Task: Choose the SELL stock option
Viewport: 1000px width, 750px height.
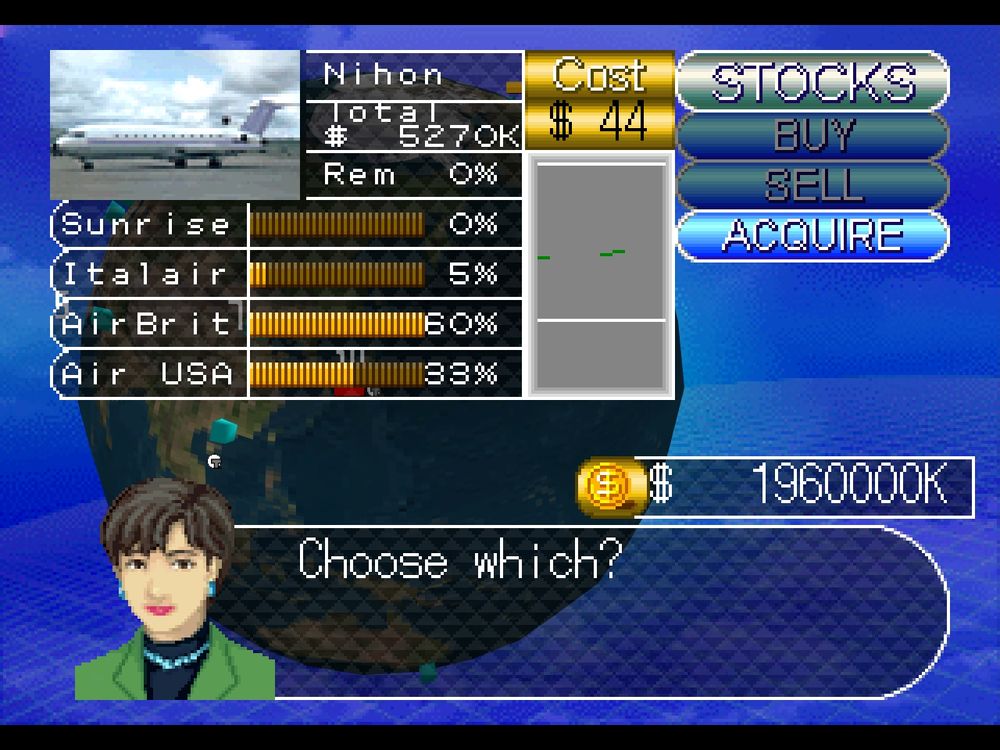Action: pyautogui.click(x=812, y=185)
